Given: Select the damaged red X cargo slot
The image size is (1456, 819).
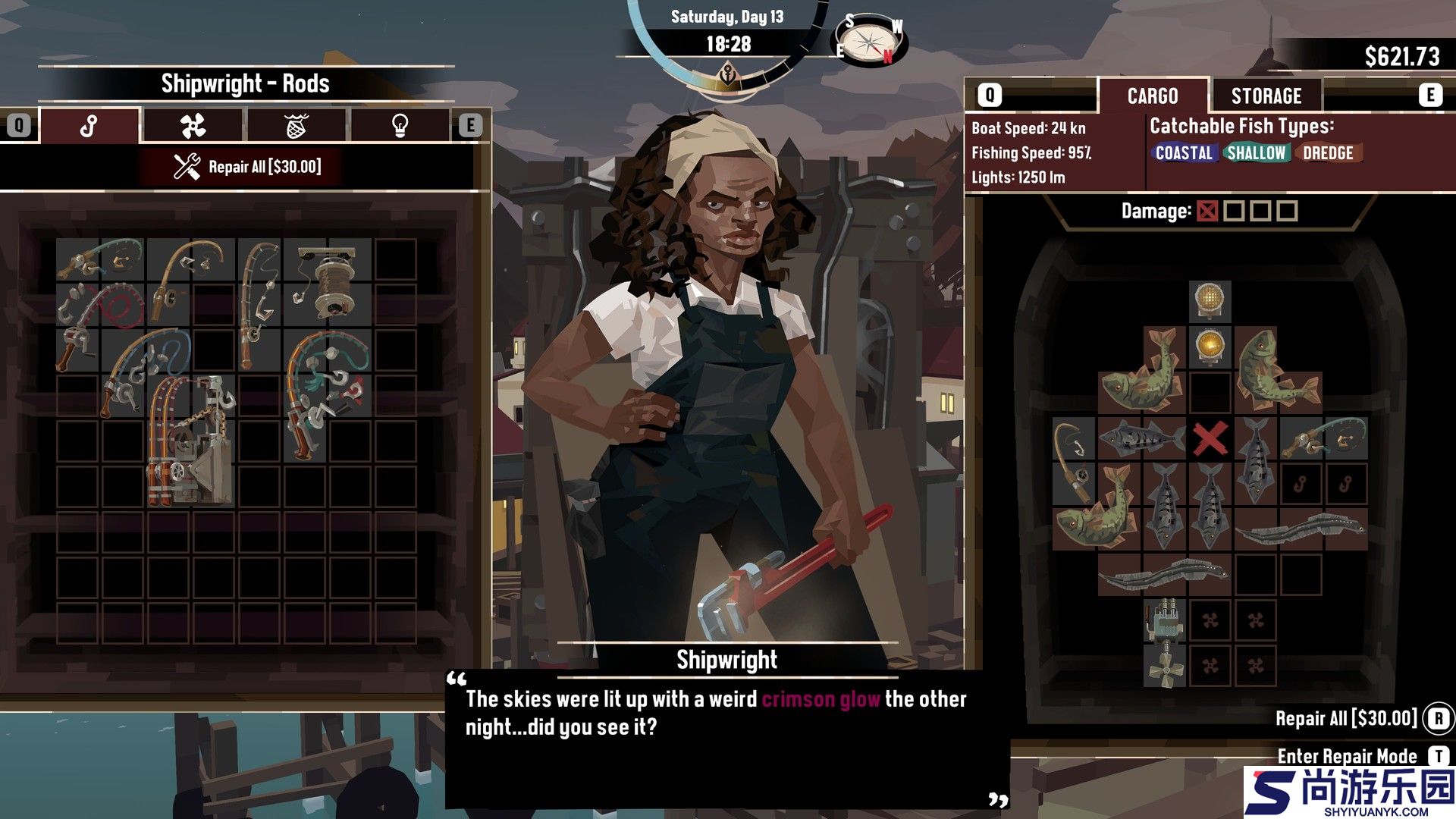Looking at the screenshot, I should (1210, 439).
